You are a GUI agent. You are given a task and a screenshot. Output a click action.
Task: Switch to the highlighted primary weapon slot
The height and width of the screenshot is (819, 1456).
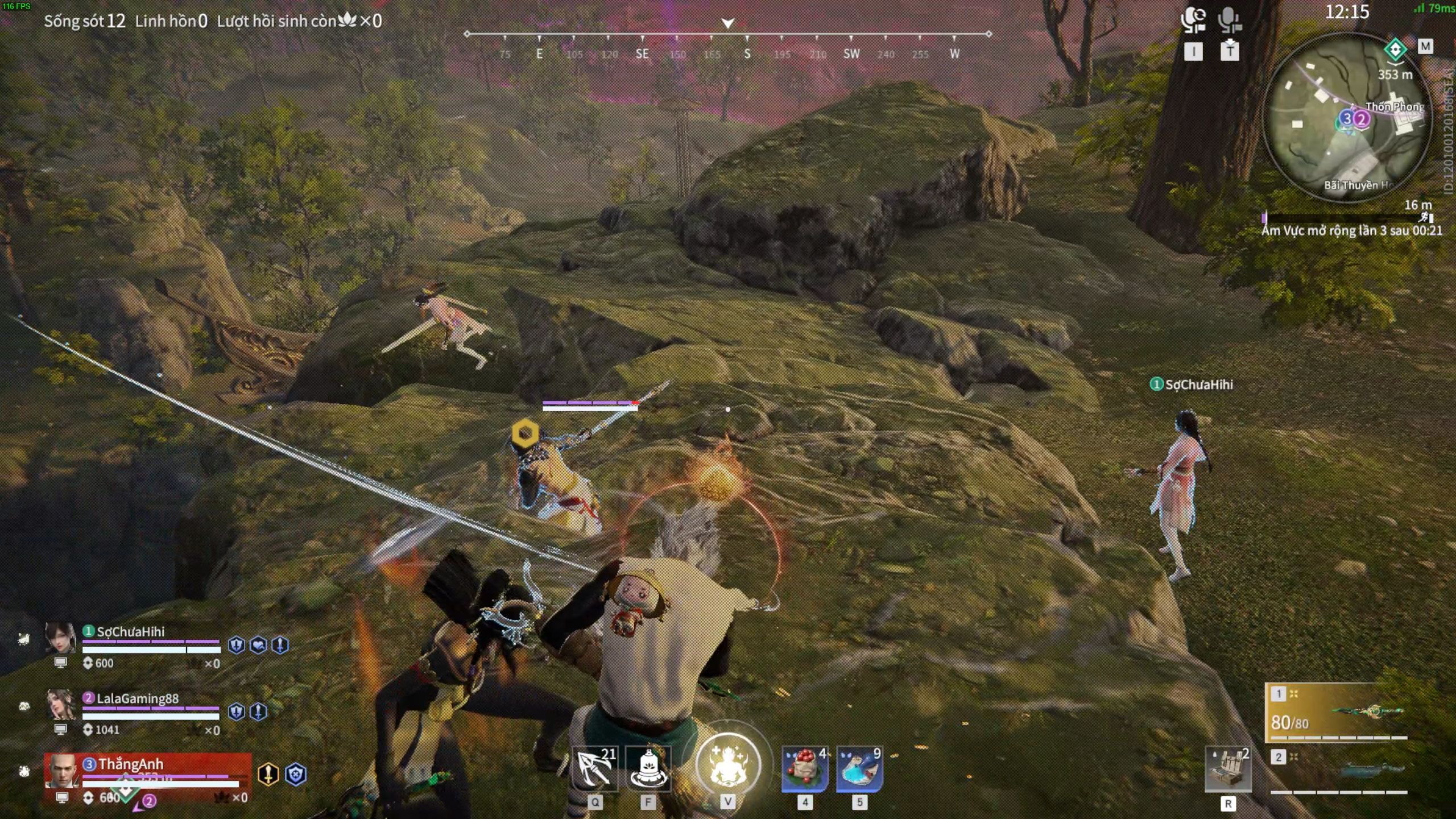(x=1337, y=713)
